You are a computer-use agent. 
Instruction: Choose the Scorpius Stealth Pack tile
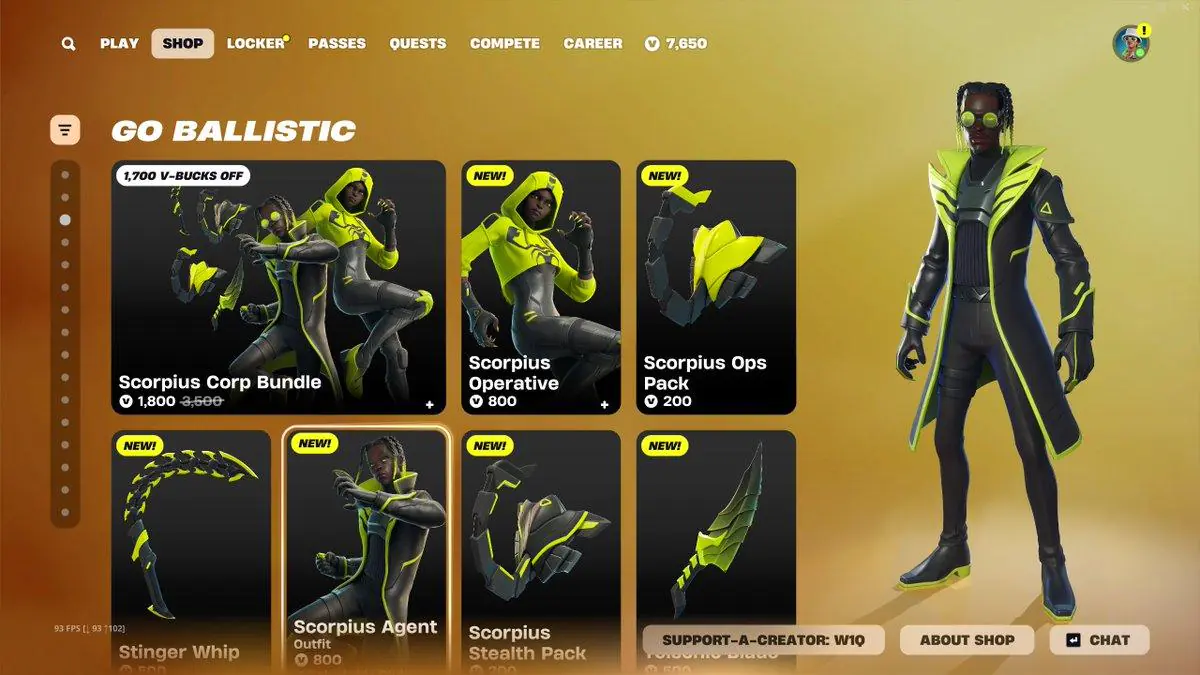[540, 540]
